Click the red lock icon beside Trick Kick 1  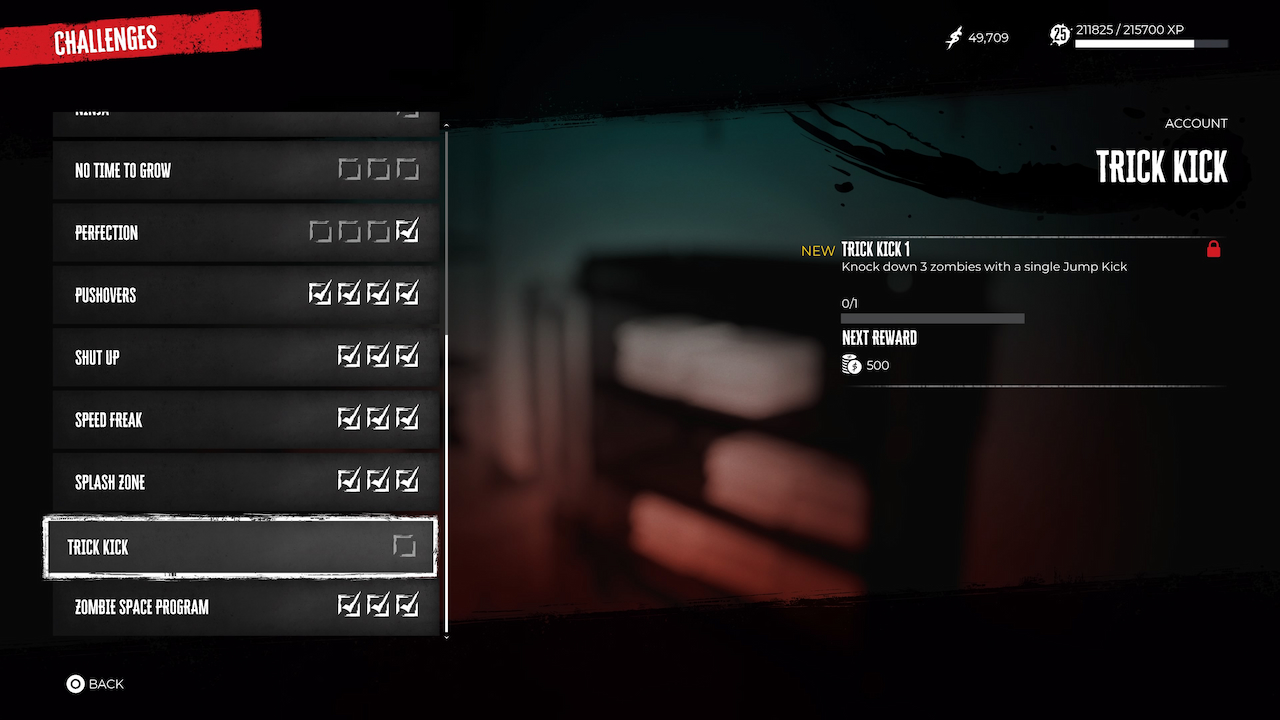point(1214,250)
